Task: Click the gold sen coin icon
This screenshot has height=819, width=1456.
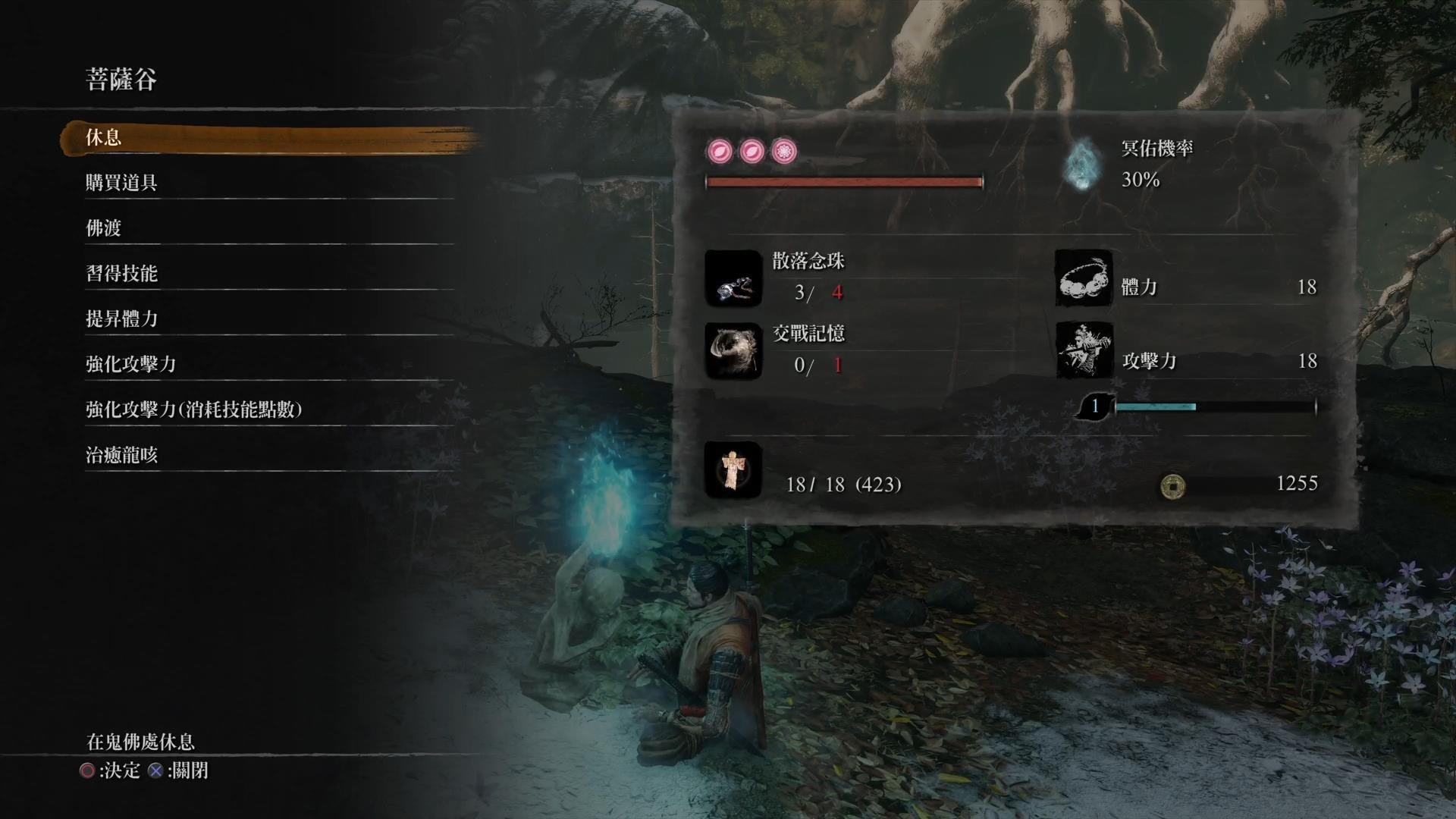Action: 1173,485
